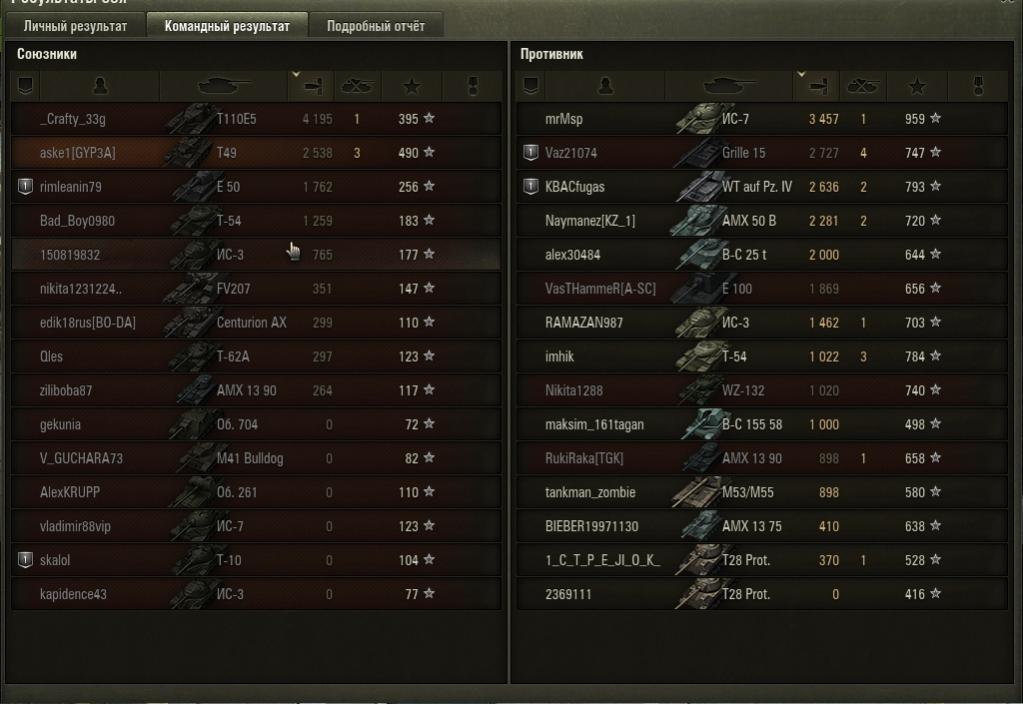Screen dimensions: 1023x704
Task: Choose enemy tankman_zombie with M53/M55
Action: 760,493
